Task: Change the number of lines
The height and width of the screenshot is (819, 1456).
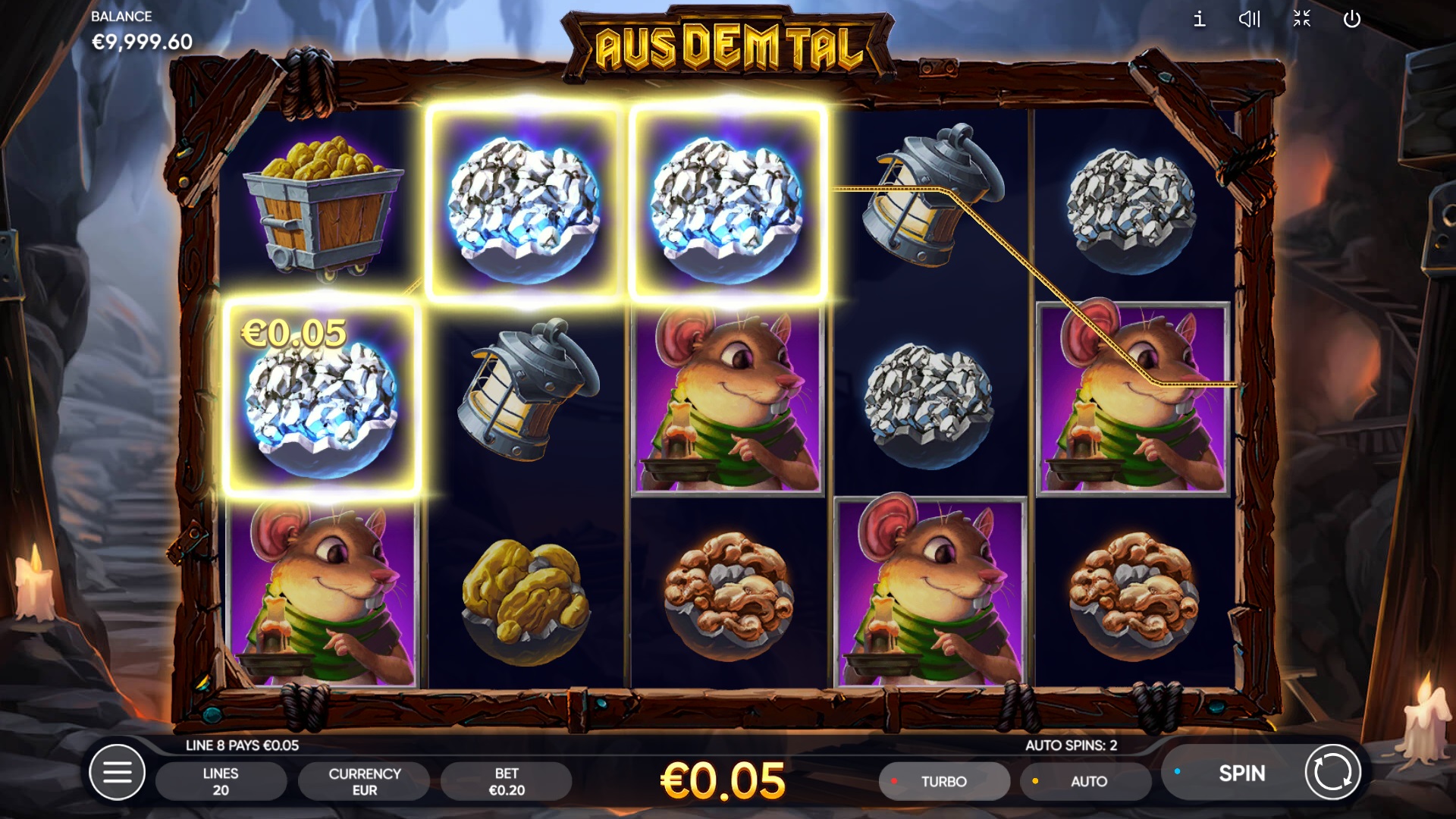Action: pos(221,781)
